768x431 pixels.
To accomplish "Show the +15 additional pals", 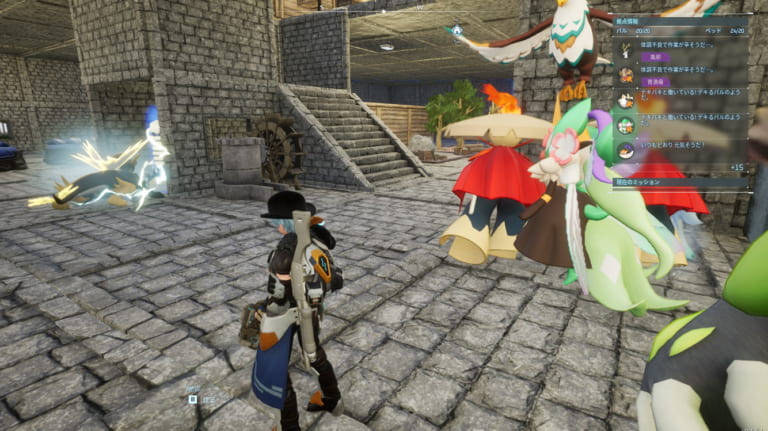I will (736, 167).
